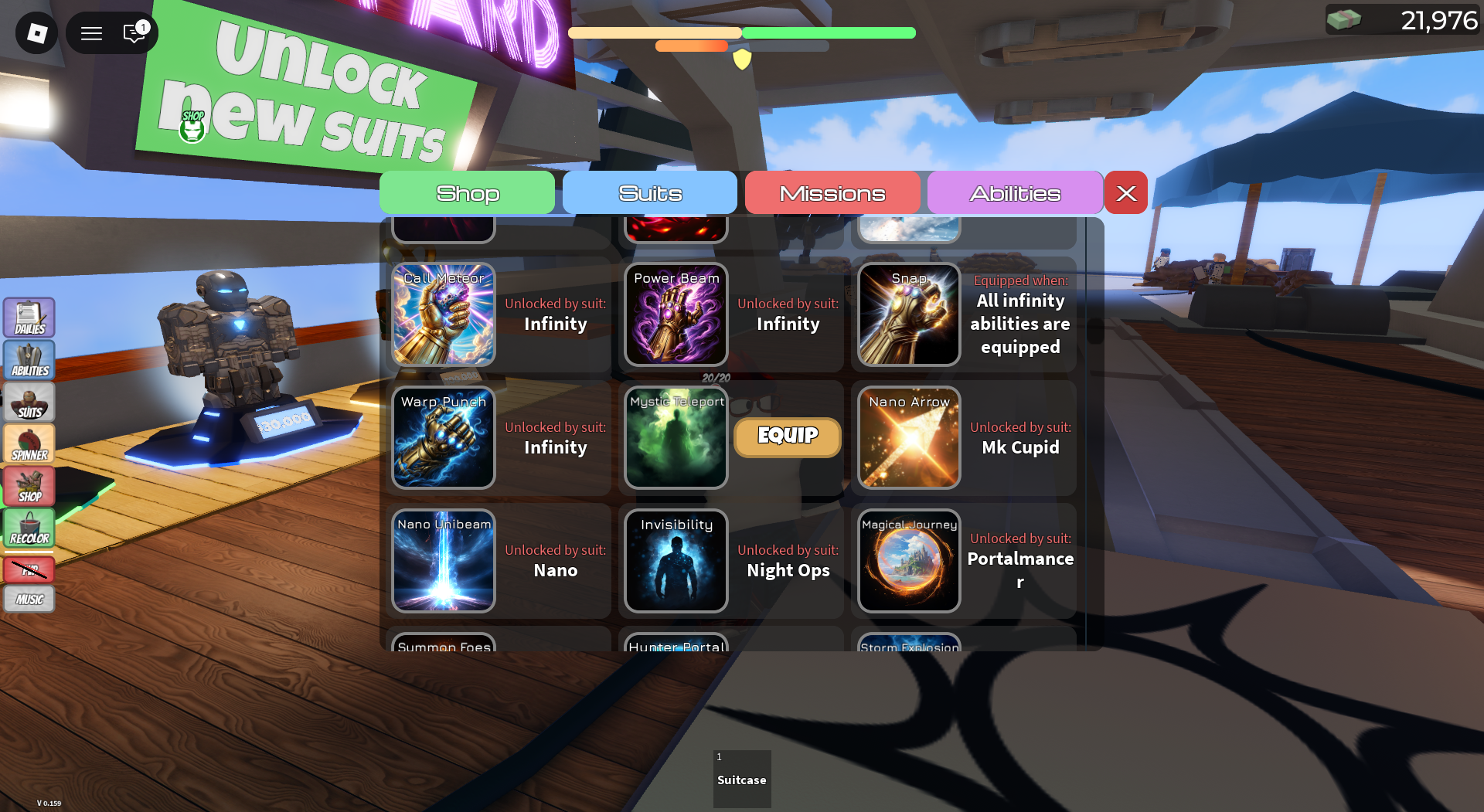Viewport: 1484px width, 812px height.
Task: Click the green health bar above the menu
Action: [x=829, y=33]
